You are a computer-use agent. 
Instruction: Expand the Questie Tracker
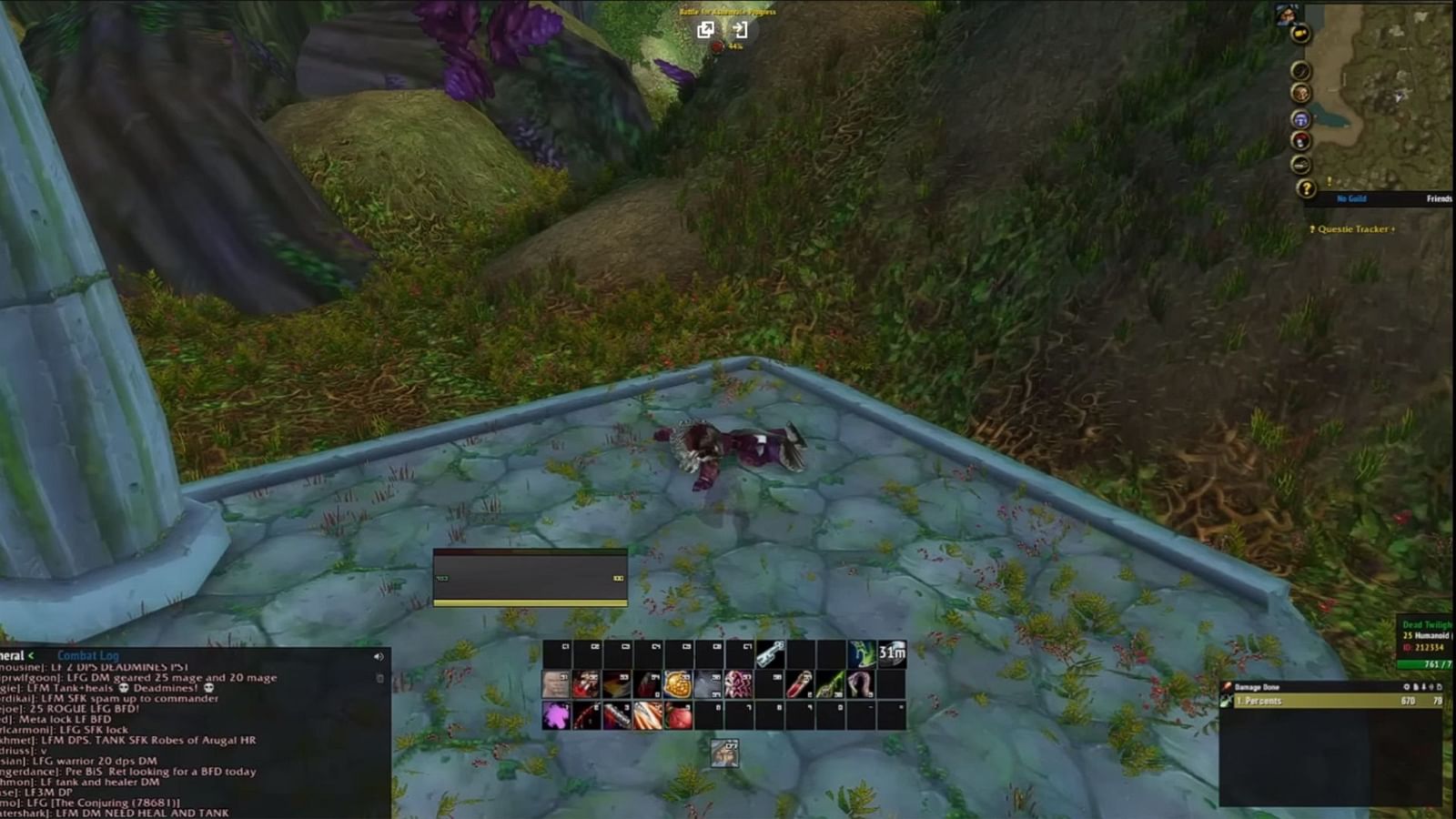click(x=1394, y=229)
